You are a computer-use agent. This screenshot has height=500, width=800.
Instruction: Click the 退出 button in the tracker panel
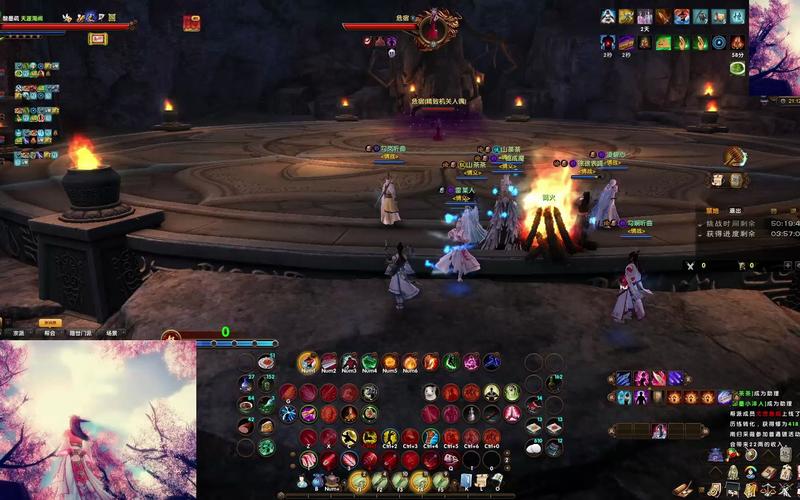point(735,211)
